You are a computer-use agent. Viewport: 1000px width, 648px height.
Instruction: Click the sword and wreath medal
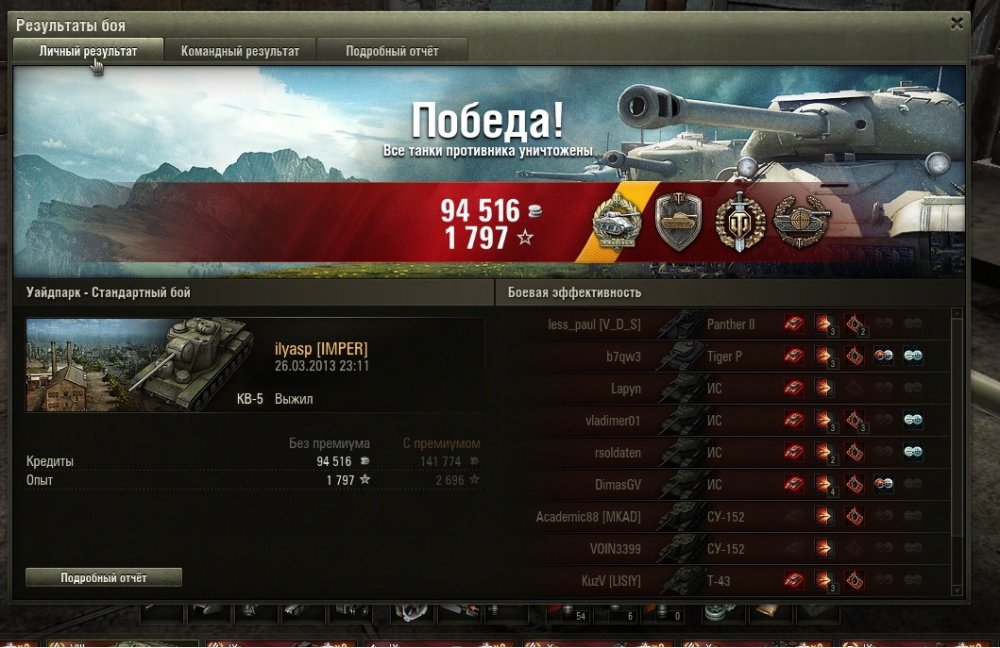click(x=740, y=221)
